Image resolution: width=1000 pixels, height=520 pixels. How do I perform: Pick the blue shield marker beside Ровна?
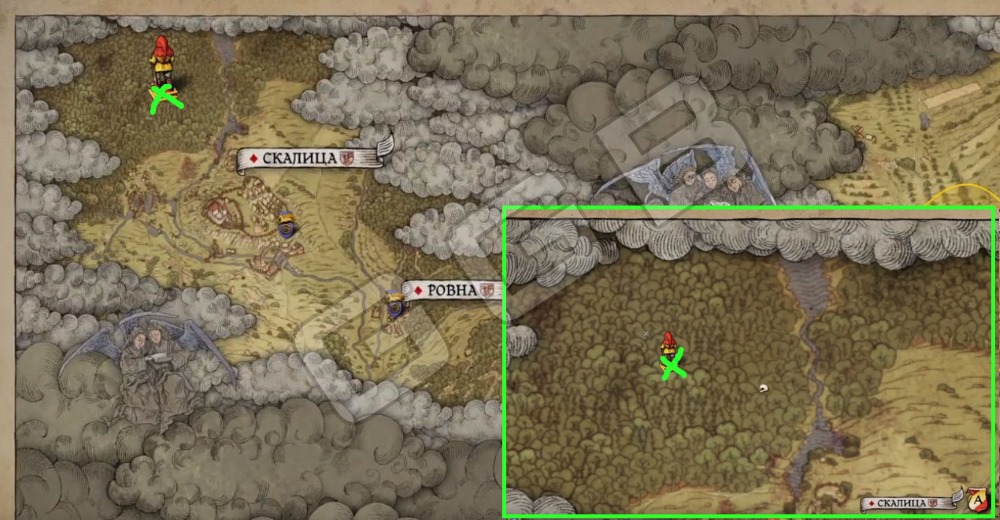click(395, 308)
